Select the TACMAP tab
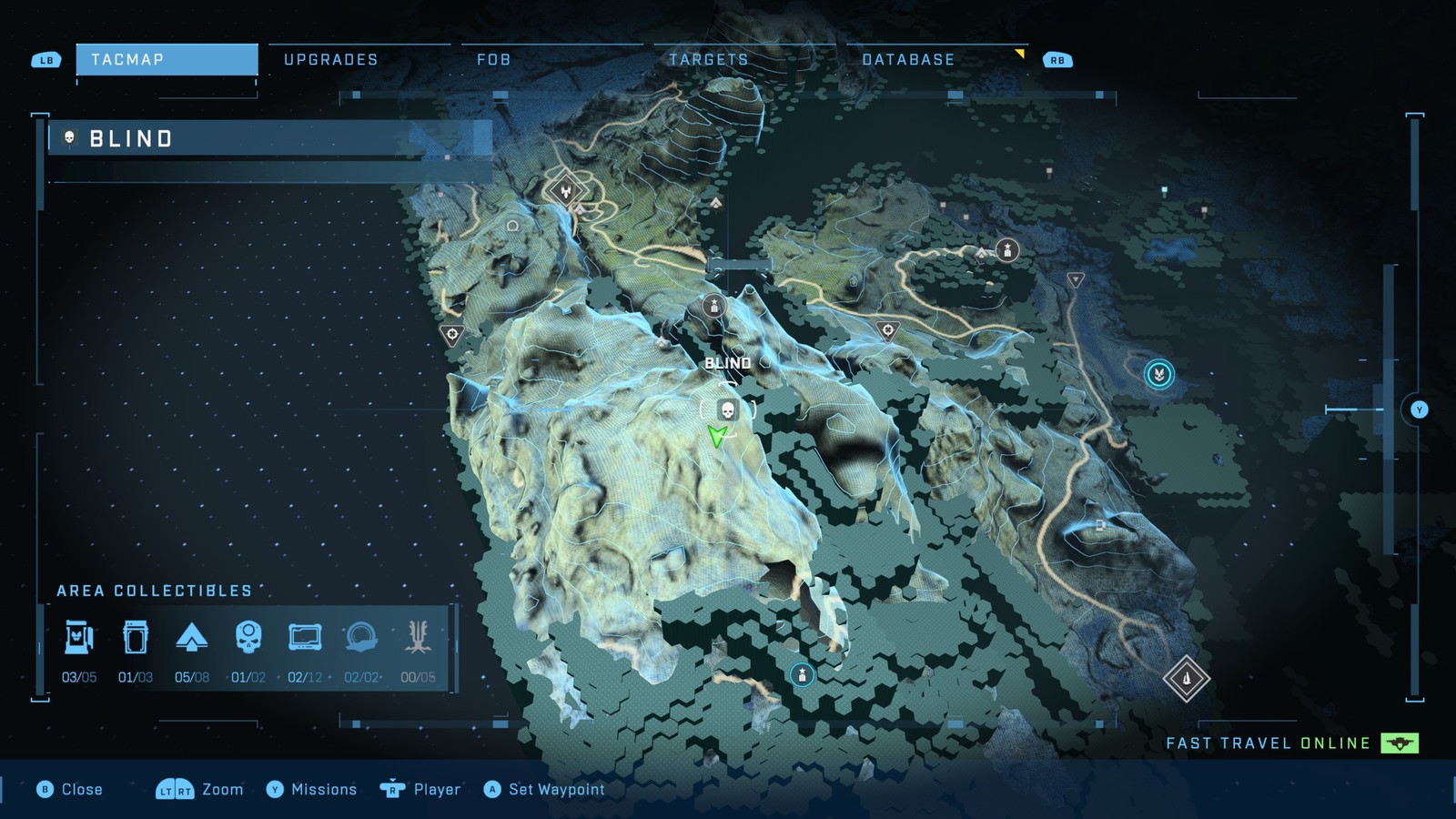This screenshot has width=1456, height=819. coord(167,60)
